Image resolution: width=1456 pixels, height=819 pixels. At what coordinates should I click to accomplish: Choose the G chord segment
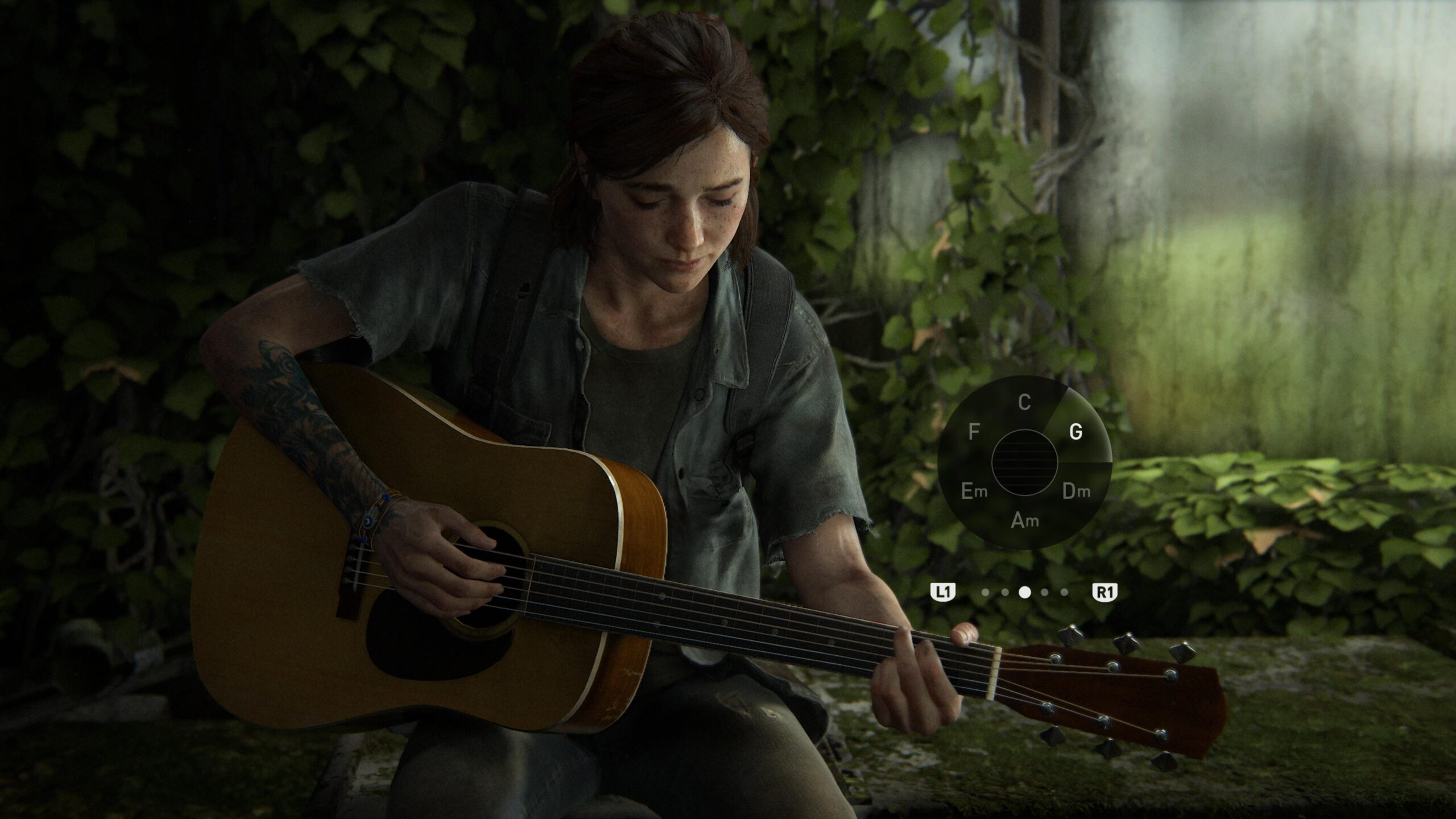tap(1076, 433)
